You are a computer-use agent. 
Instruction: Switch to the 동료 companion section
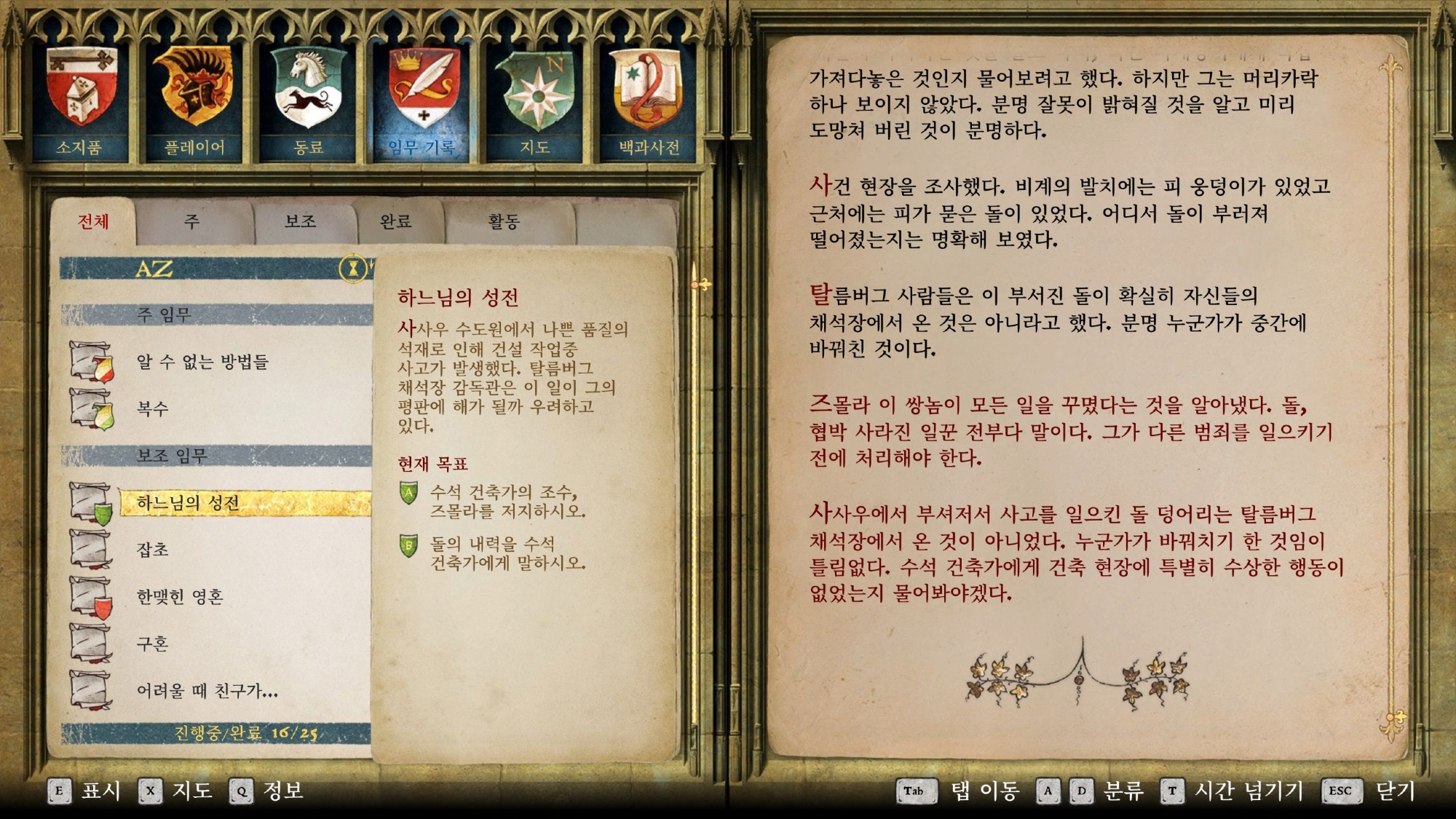point(309,103)
